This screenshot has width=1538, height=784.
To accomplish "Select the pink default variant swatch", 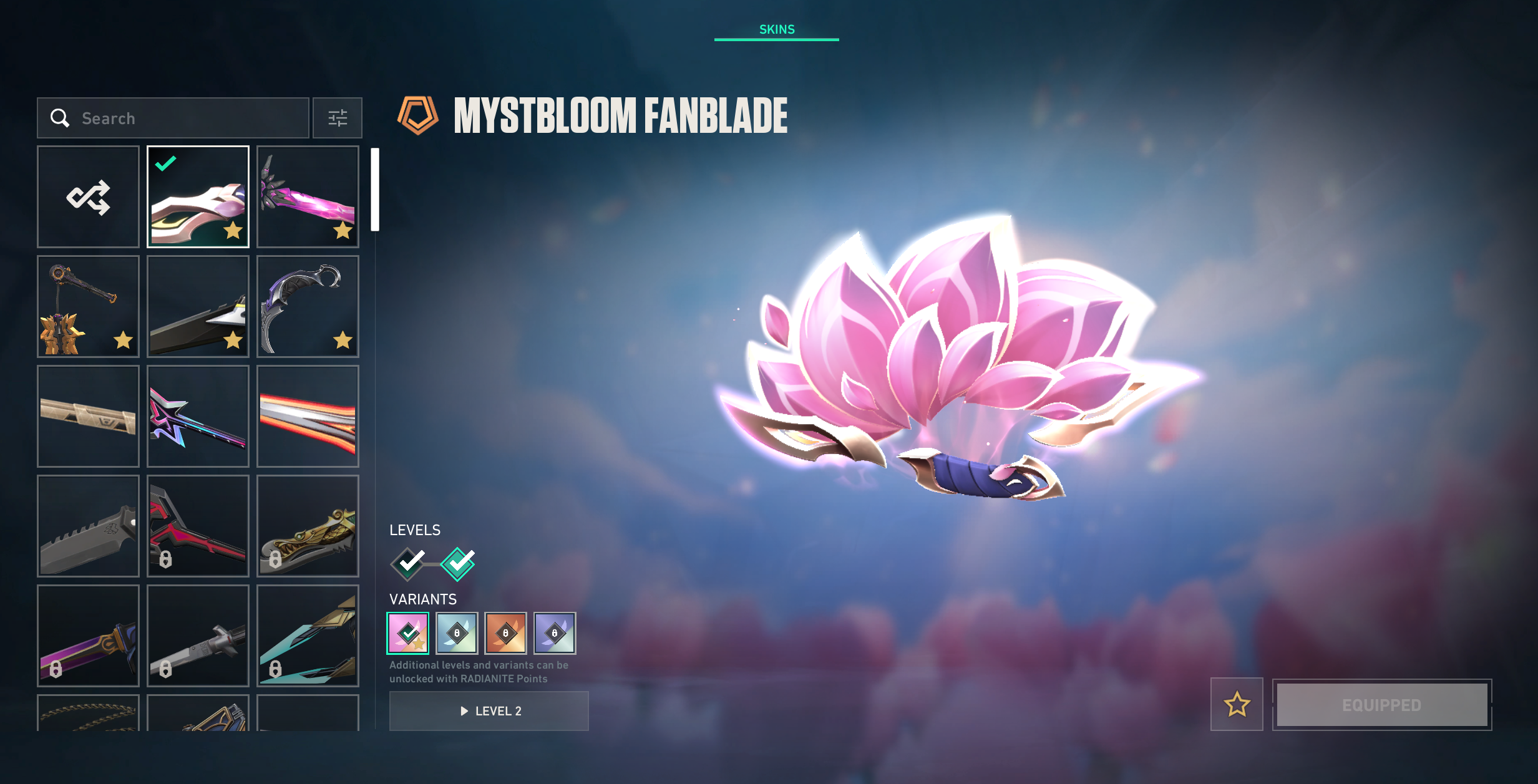I will pos(408,633).
